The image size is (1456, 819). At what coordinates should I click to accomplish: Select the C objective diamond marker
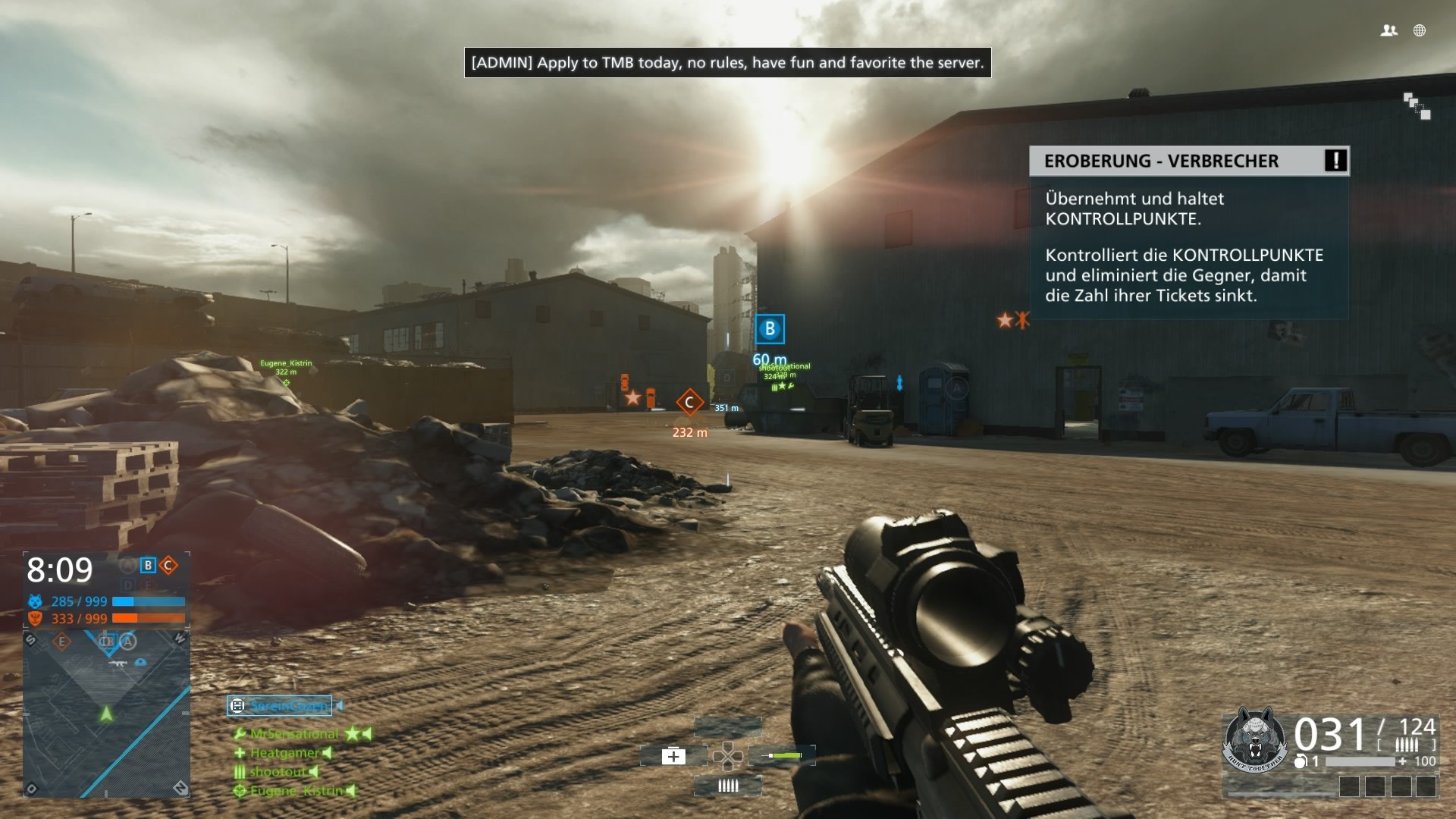click(x=690, y=403)
